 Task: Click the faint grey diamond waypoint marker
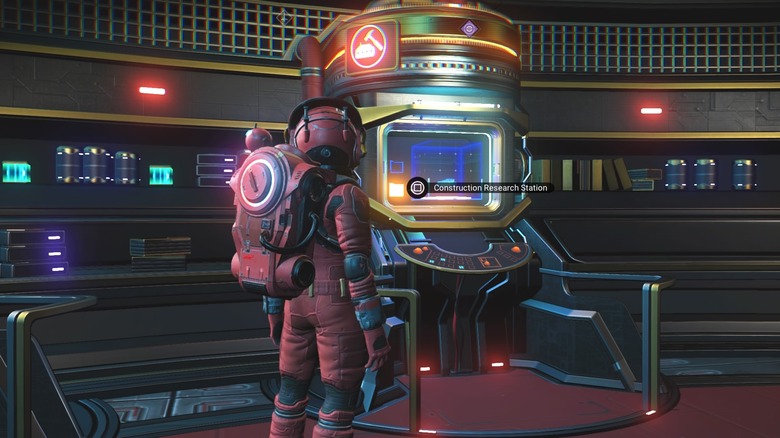[285, 17]
